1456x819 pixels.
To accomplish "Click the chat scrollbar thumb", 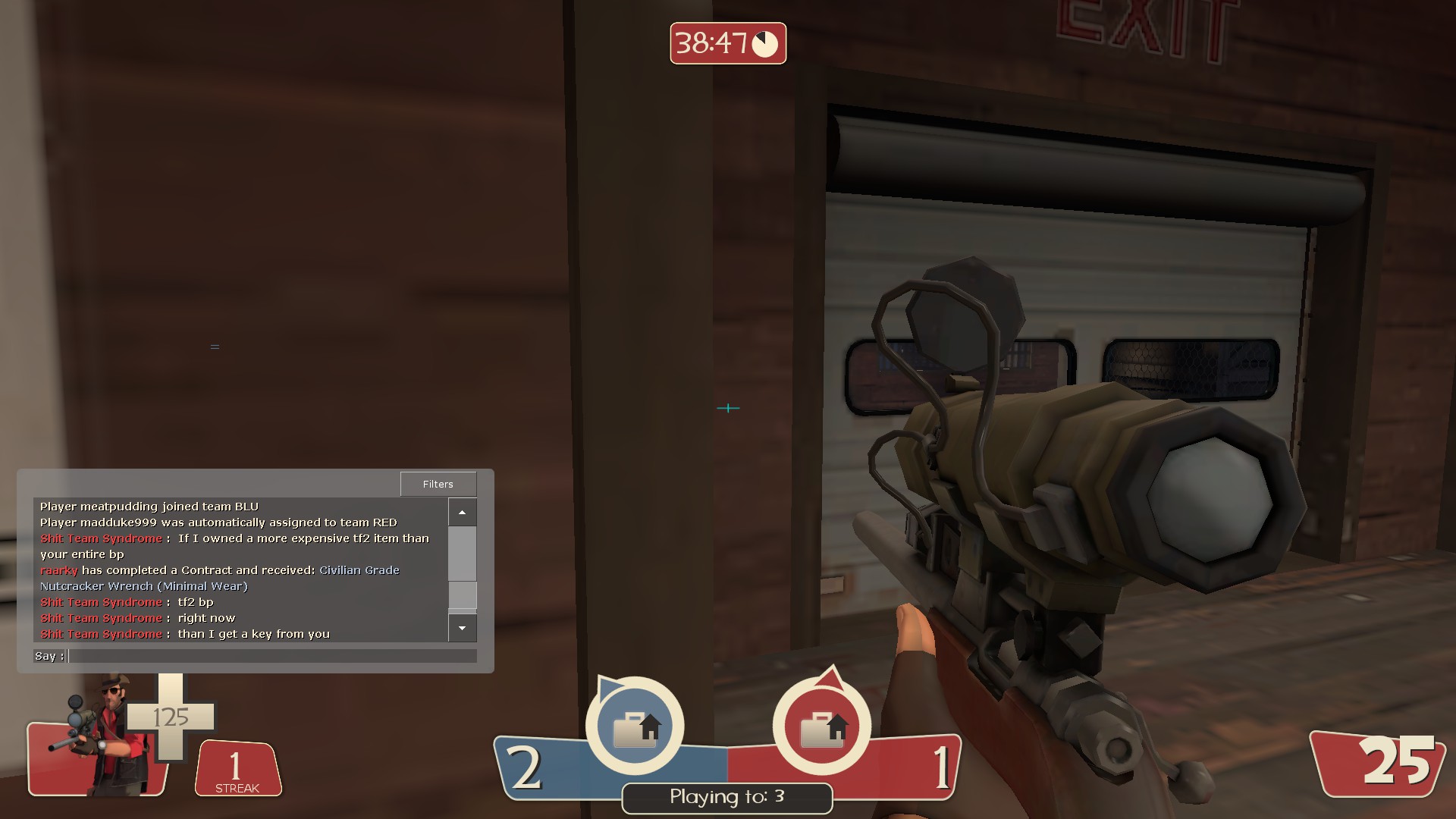I will coord(462,595).
